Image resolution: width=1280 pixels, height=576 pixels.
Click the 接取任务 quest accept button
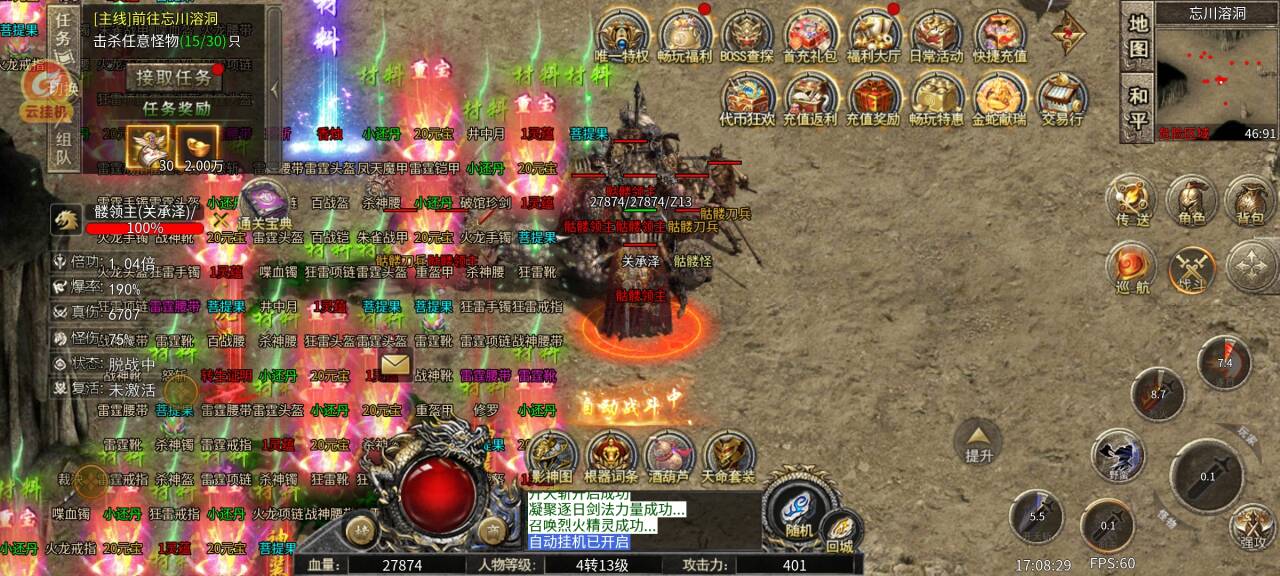click(x=174, y=77)
